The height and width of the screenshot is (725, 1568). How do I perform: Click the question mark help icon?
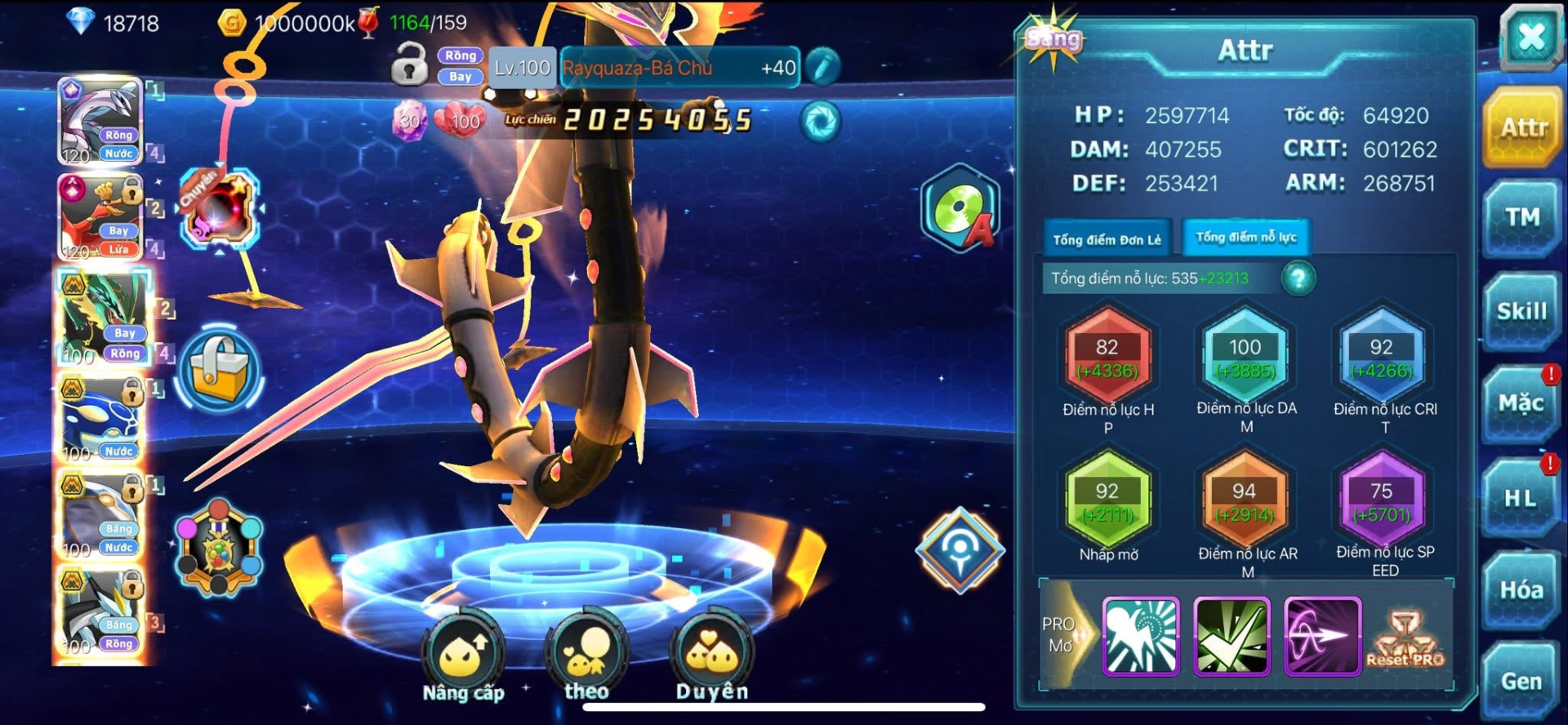[1298, 278]
